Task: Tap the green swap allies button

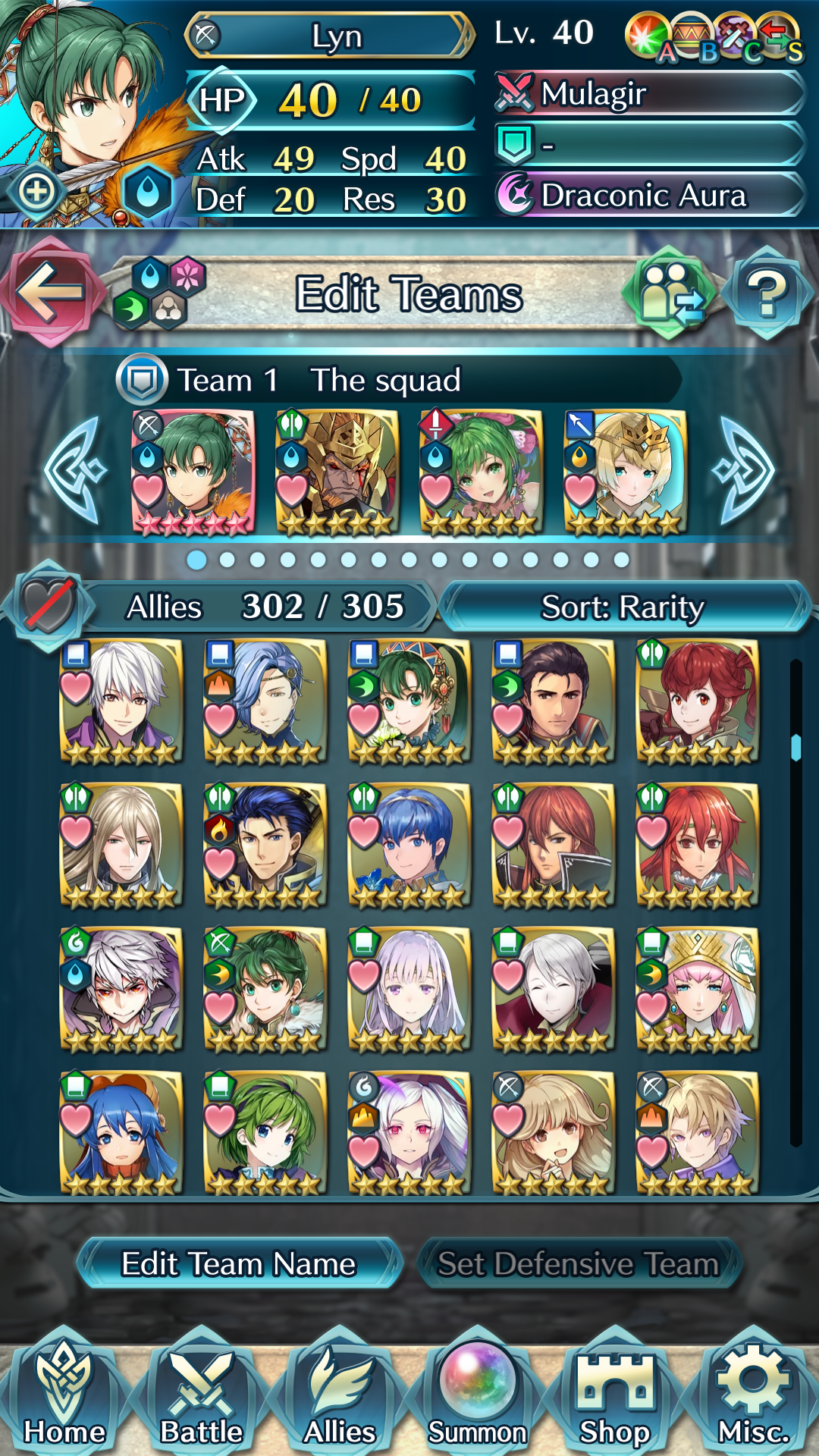Action: point(670,293)
